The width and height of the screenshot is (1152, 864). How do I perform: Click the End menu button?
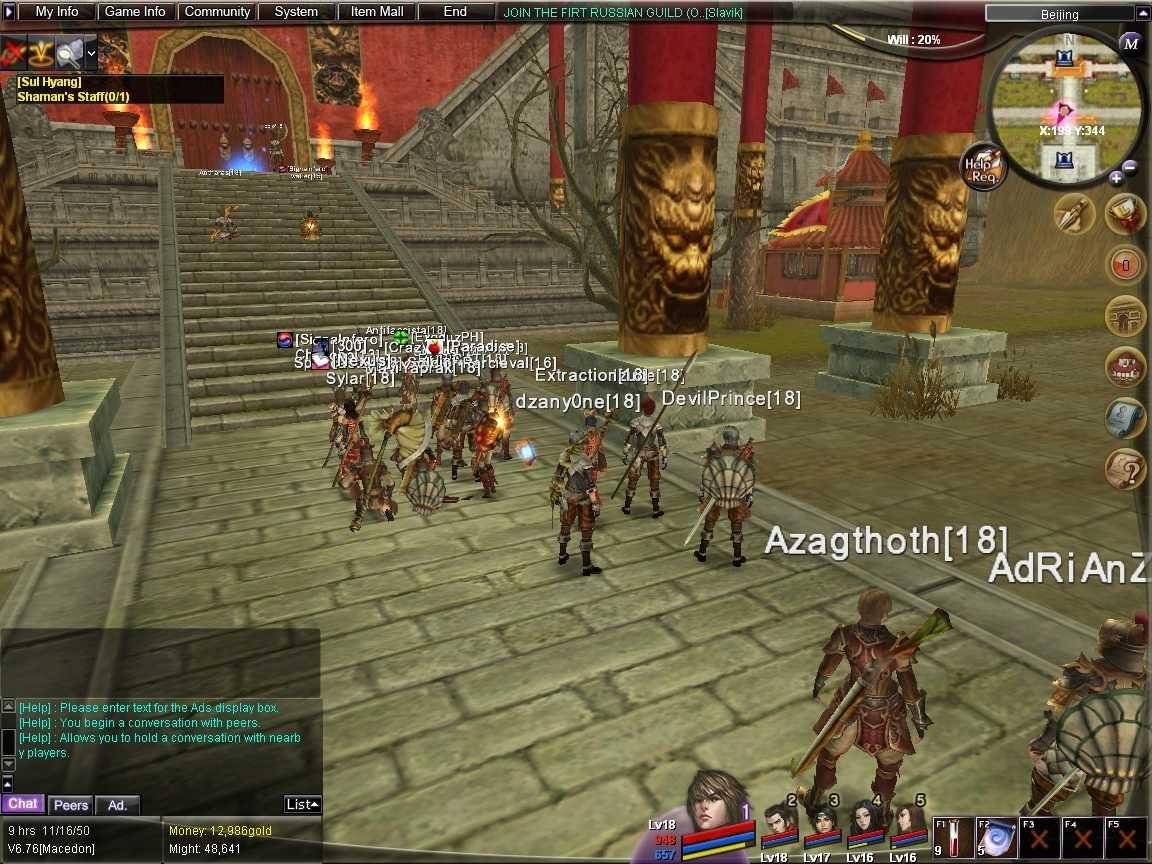[455, 12]
